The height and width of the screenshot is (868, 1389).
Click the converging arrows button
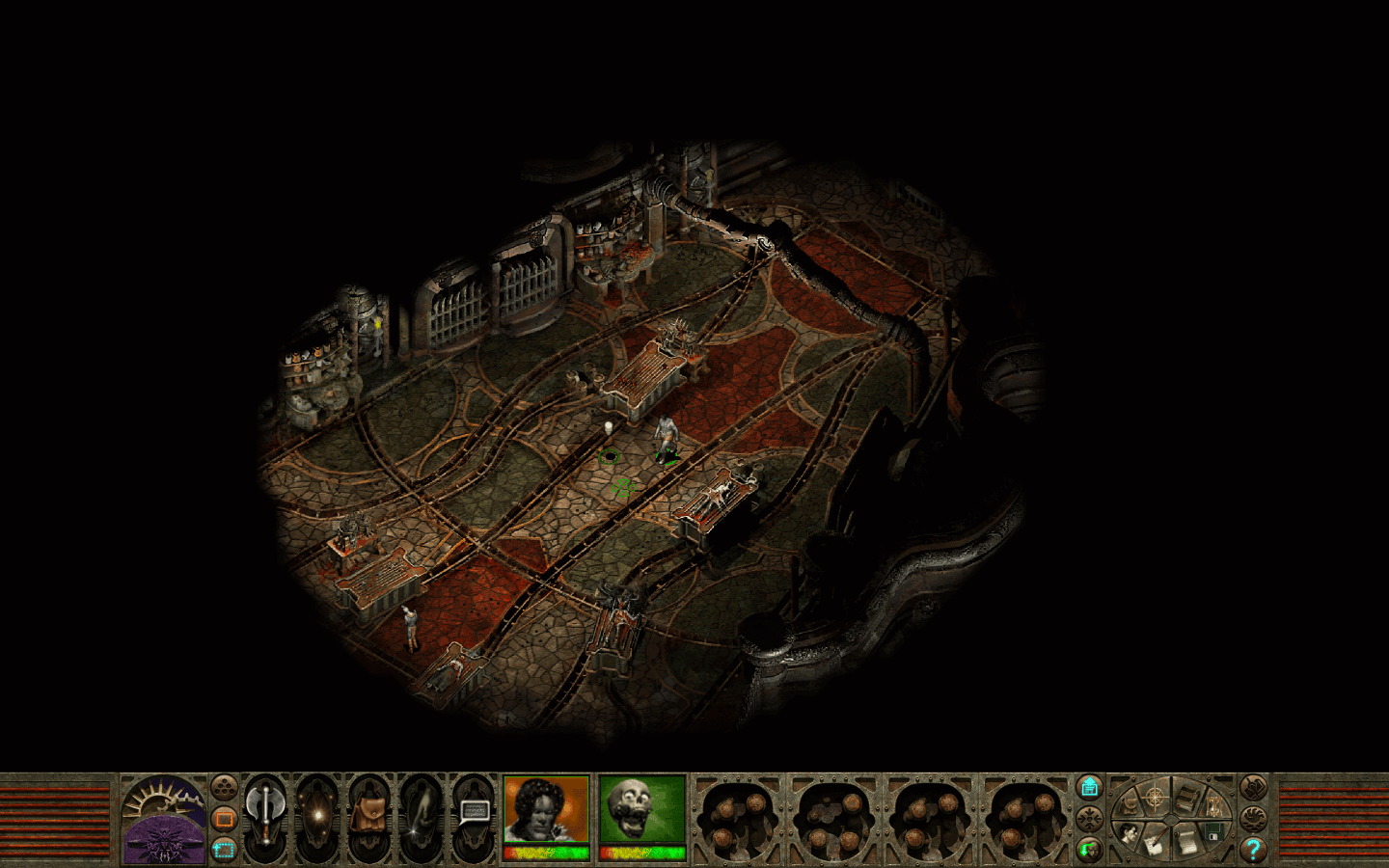click(1090, 819)
